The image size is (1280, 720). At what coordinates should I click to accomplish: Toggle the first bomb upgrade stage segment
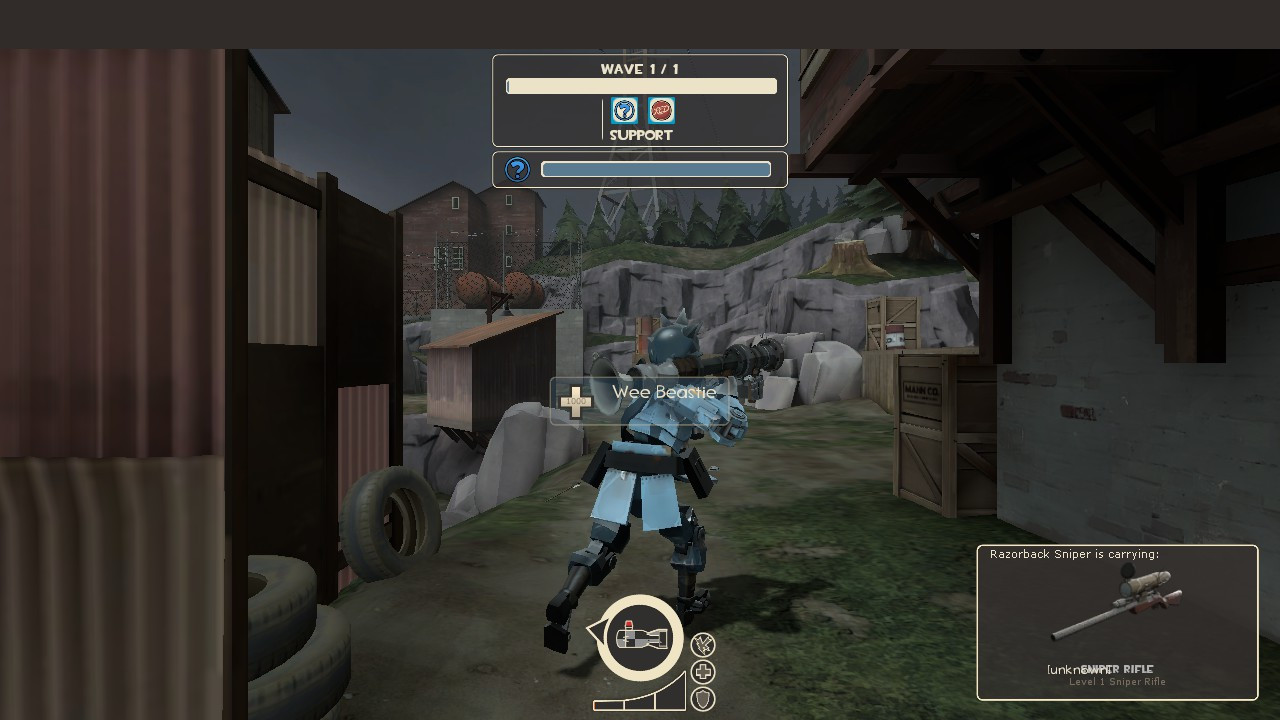(x=608, y=708)
